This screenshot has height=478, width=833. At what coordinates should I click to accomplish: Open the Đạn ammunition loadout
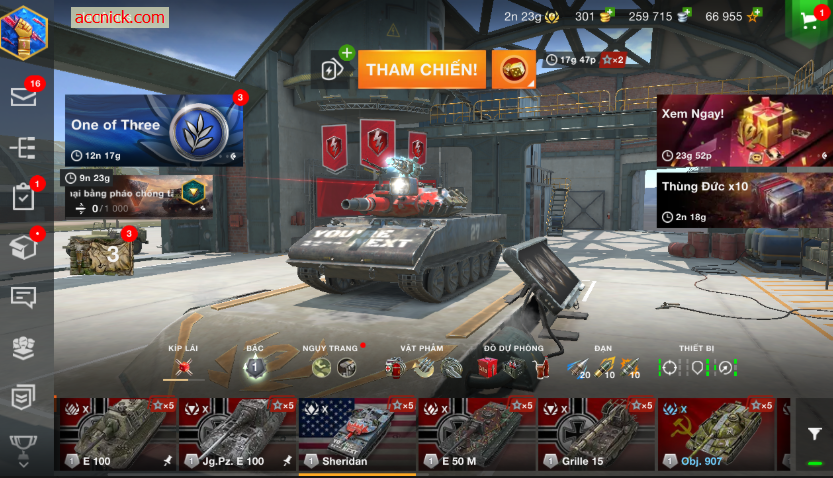click(603, 367)
